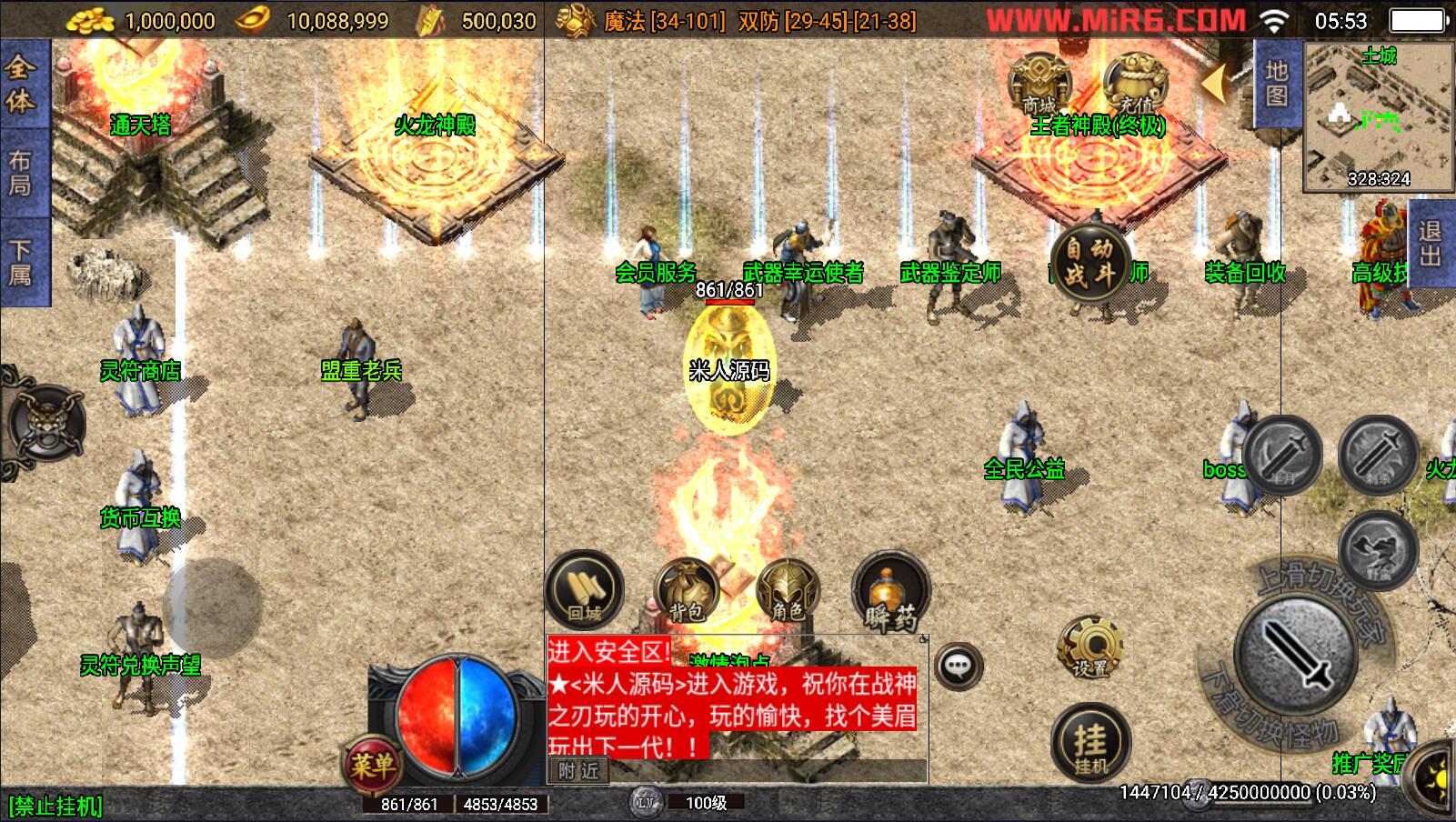Open the chat speech bubble button
The image size is (1456, 822).
(x=958, y=667)
